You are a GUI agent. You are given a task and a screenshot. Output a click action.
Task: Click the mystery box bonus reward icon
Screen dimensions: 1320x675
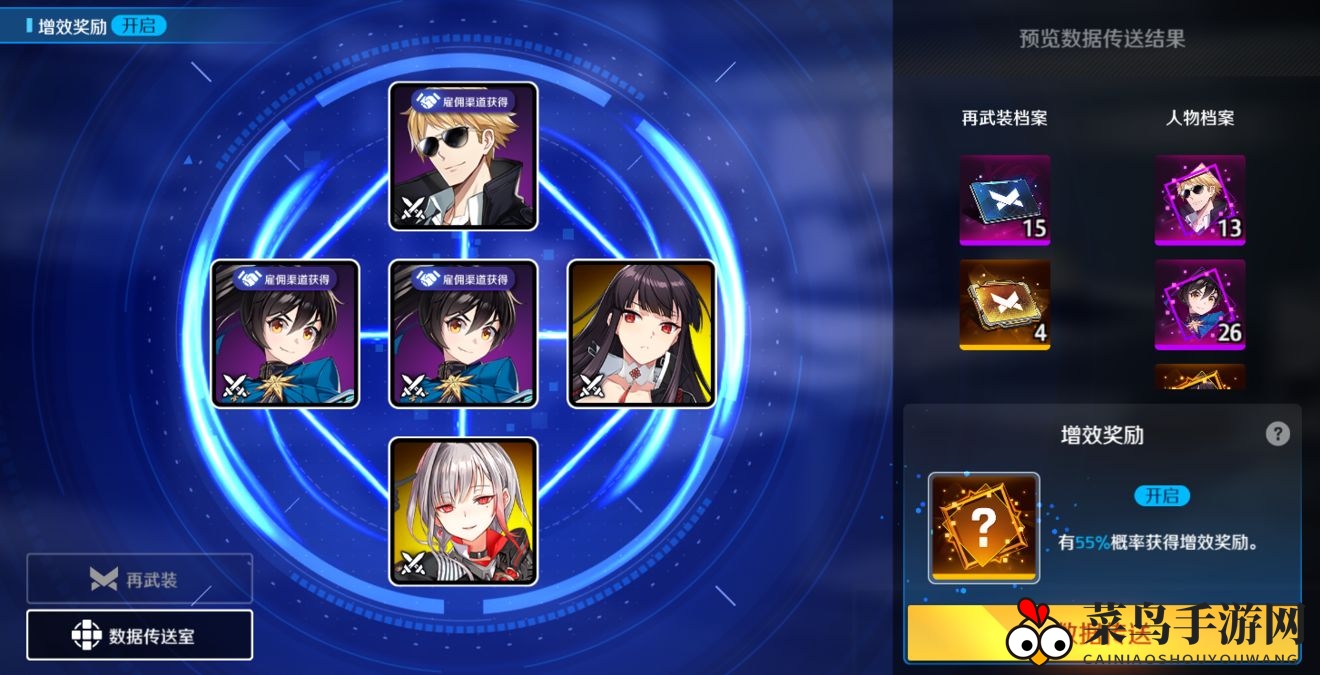click(x=984, y=527)
